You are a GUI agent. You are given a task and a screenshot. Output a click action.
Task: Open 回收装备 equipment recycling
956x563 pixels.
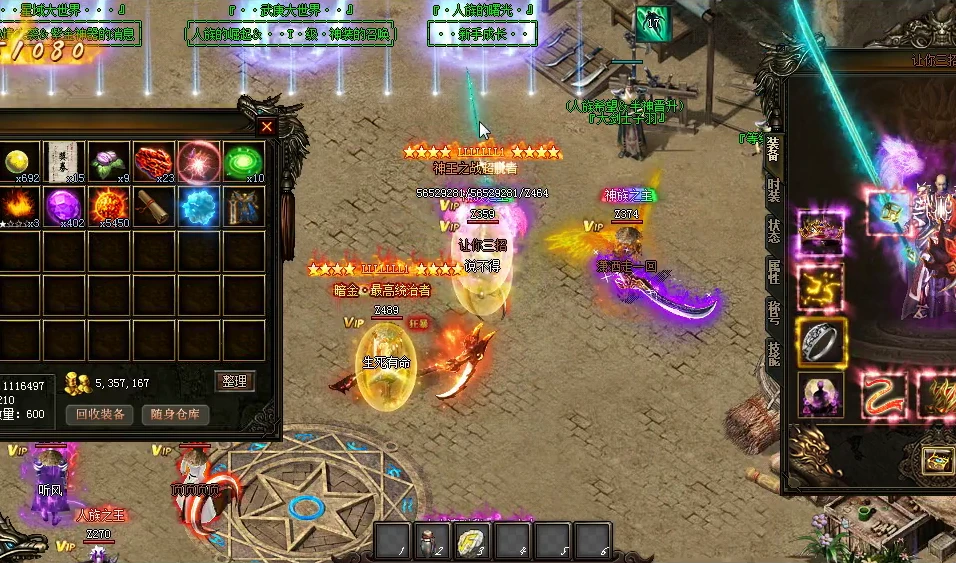(x=101, y=414)
